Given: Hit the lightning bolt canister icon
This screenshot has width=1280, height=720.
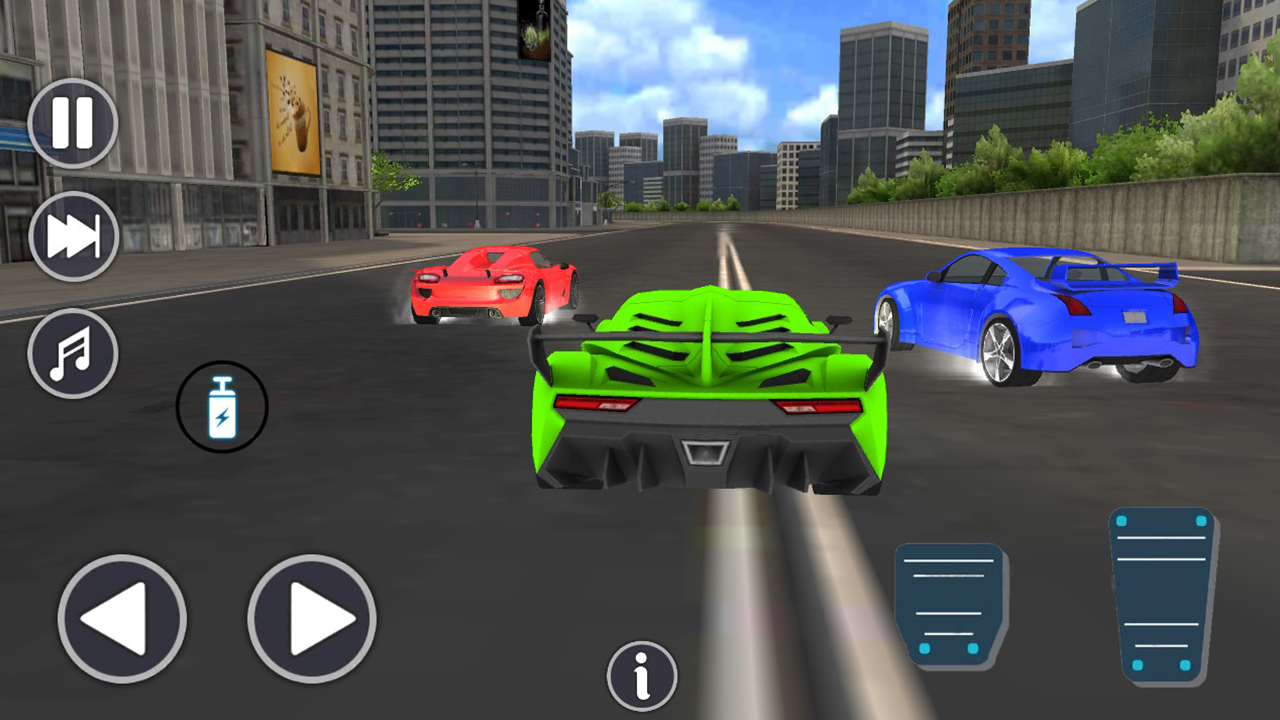Looking at the screenshot, I should [x=221, y=407].
